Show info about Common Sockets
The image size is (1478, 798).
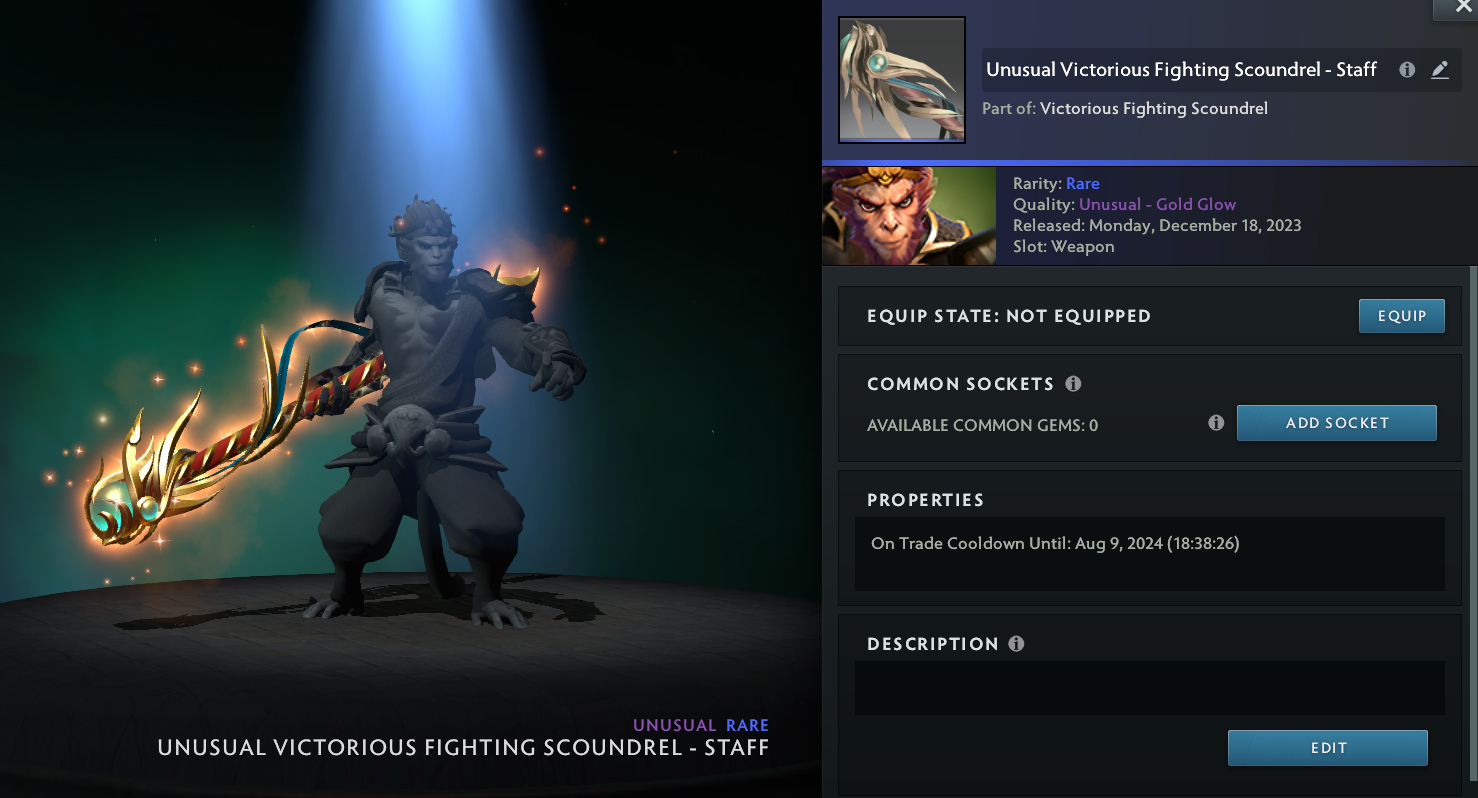coord(1073,384)
